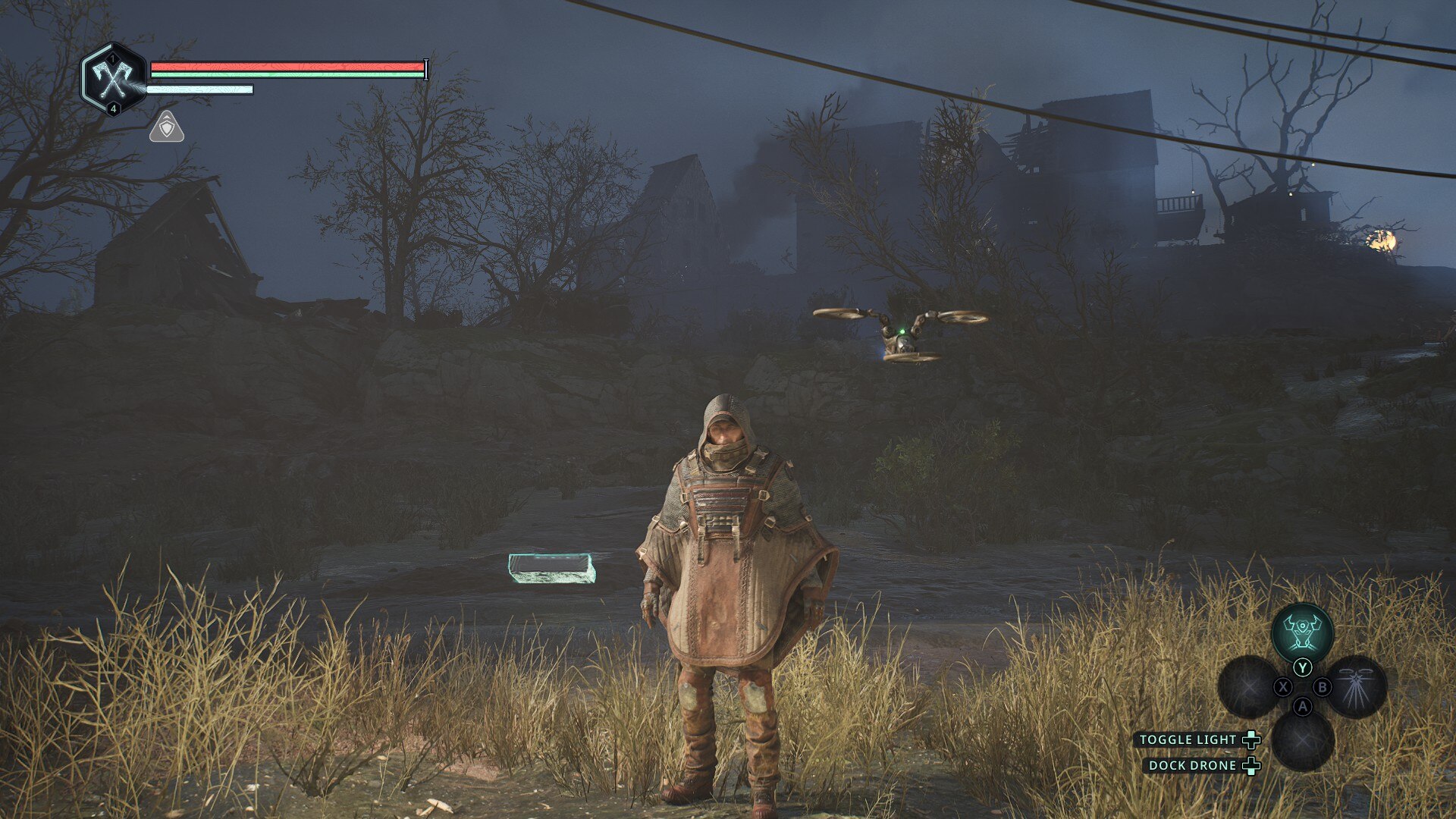Click the triangular shield buff icon
Screen dimensions: 1456x819
tap(167, 127)
